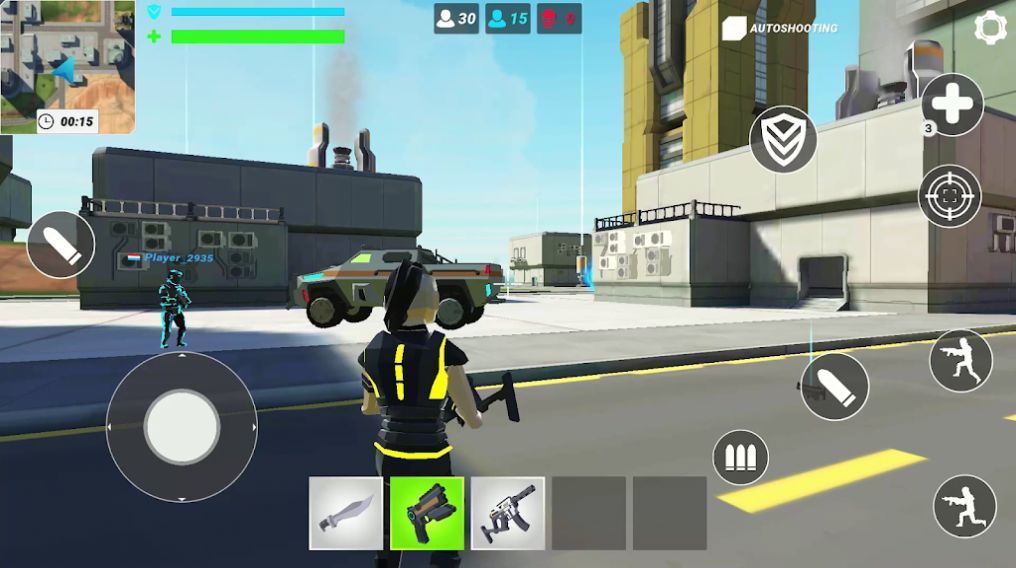Screen dimensions: 1016x568
Task: Tap the jumping soldier button
Action: pos(960,360)
